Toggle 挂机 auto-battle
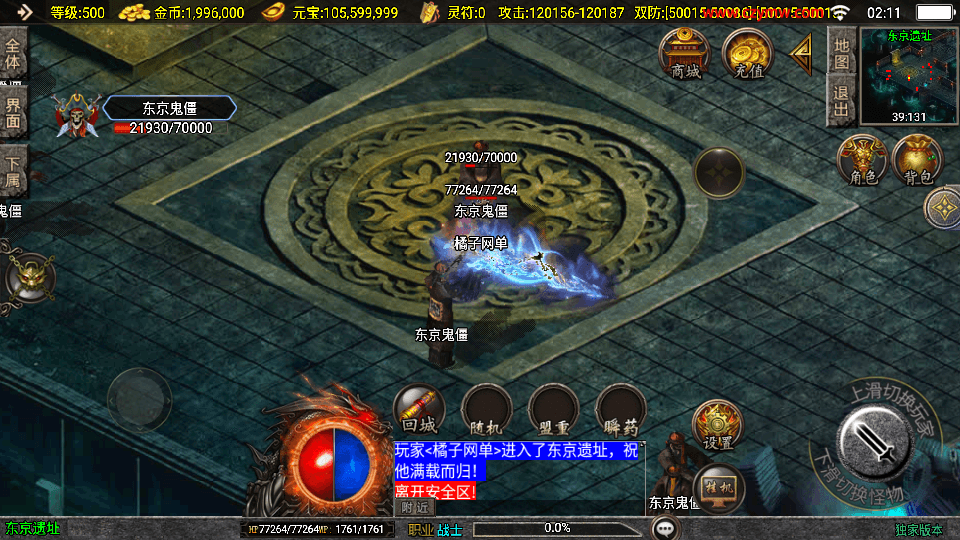 (718, 488)
